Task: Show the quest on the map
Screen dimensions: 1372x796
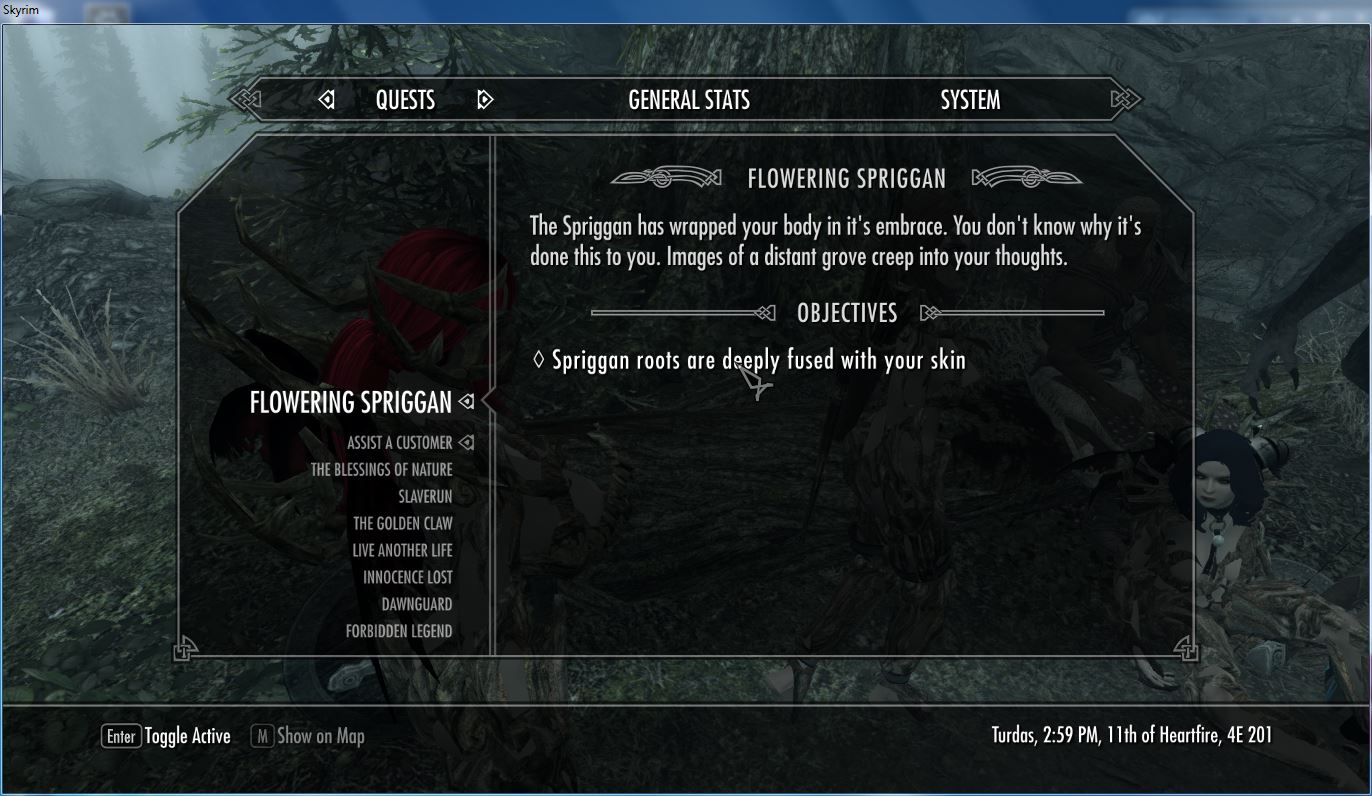Action: (x=308, y=737)
